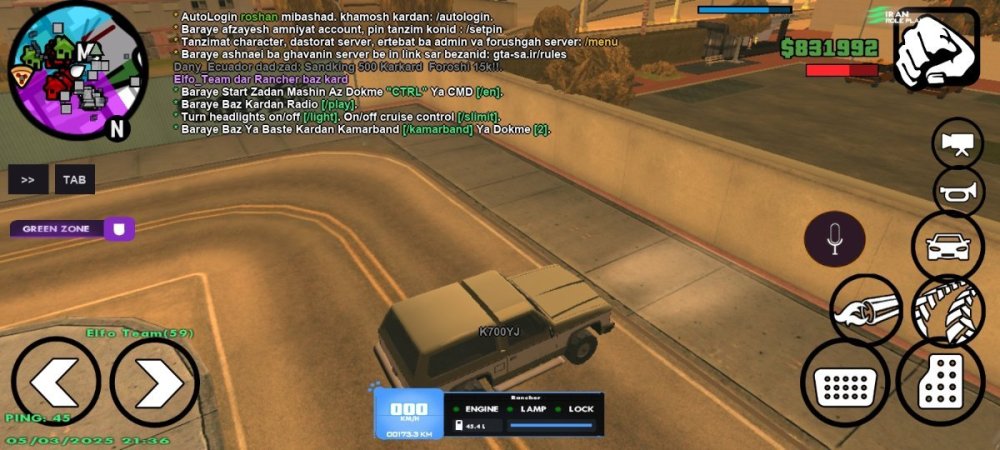Tap the fist weapon icon

tap(936, 49)
